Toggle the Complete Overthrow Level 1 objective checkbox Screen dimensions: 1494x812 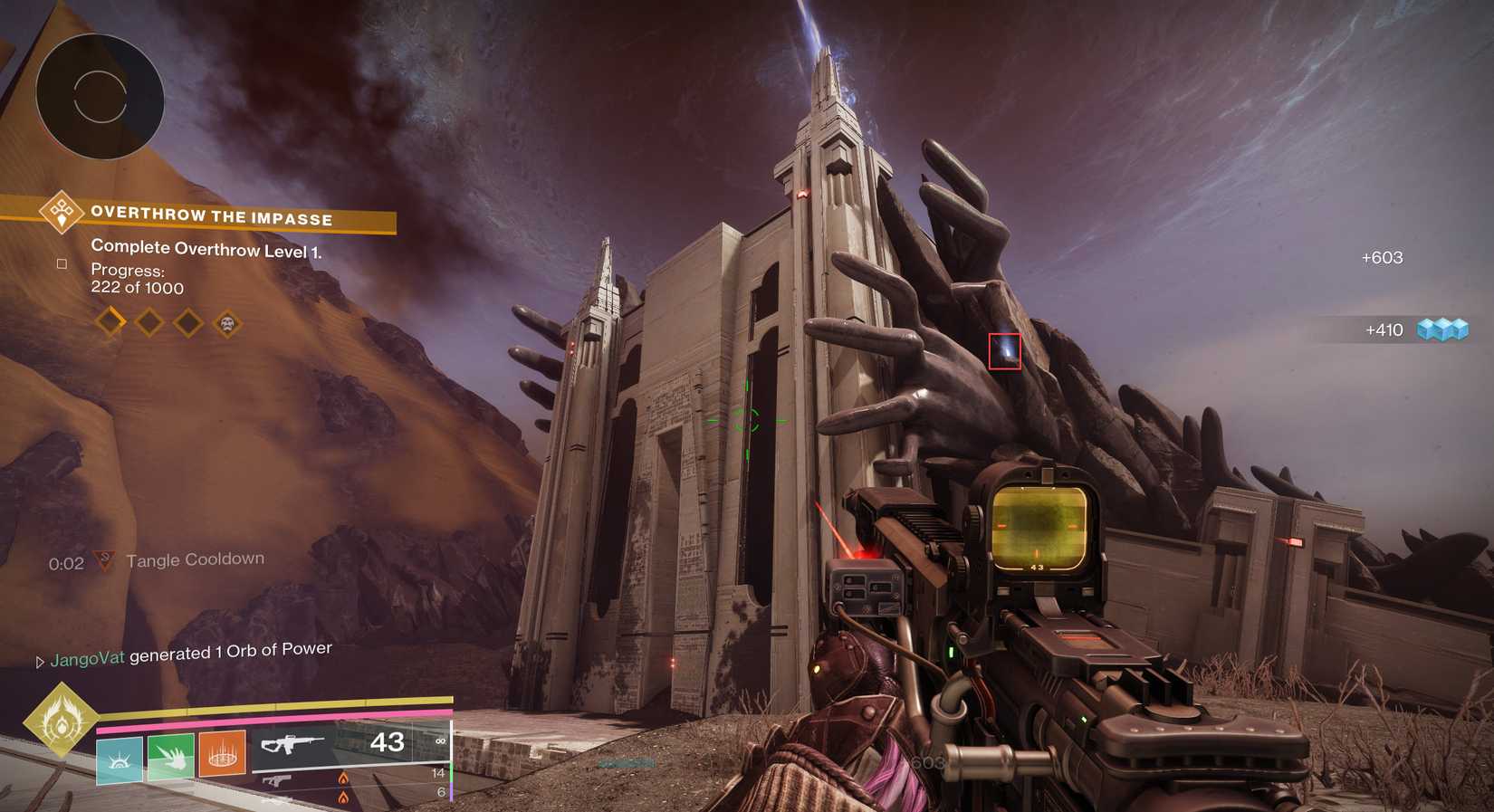(x=61, y=263)
